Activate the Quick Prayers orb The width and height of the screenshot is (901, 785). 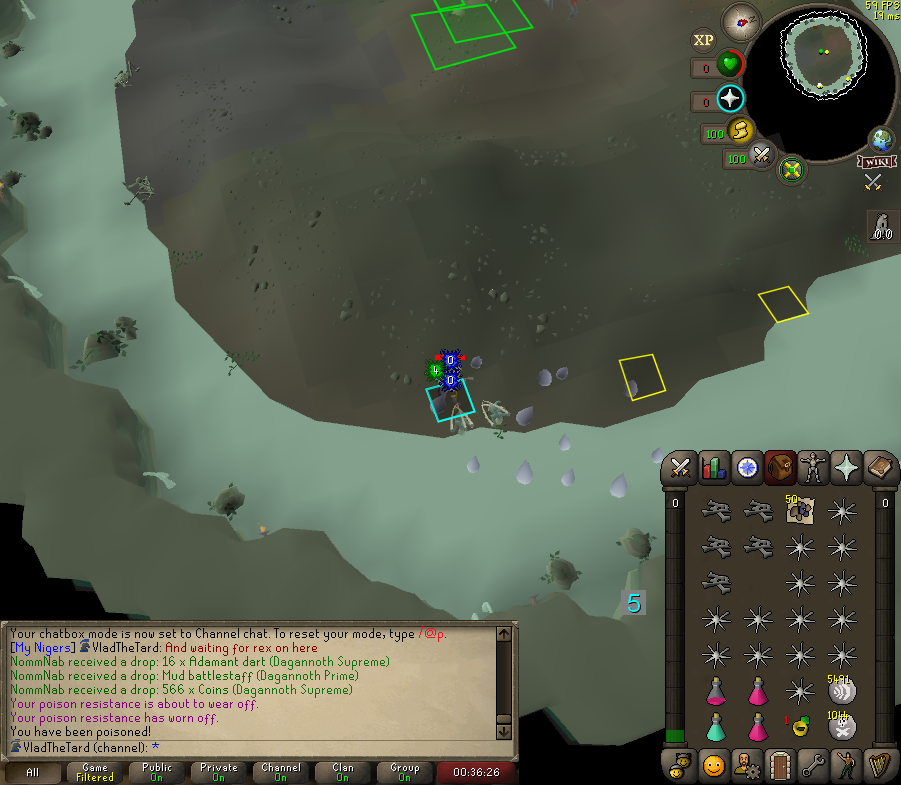click(731, 98)
